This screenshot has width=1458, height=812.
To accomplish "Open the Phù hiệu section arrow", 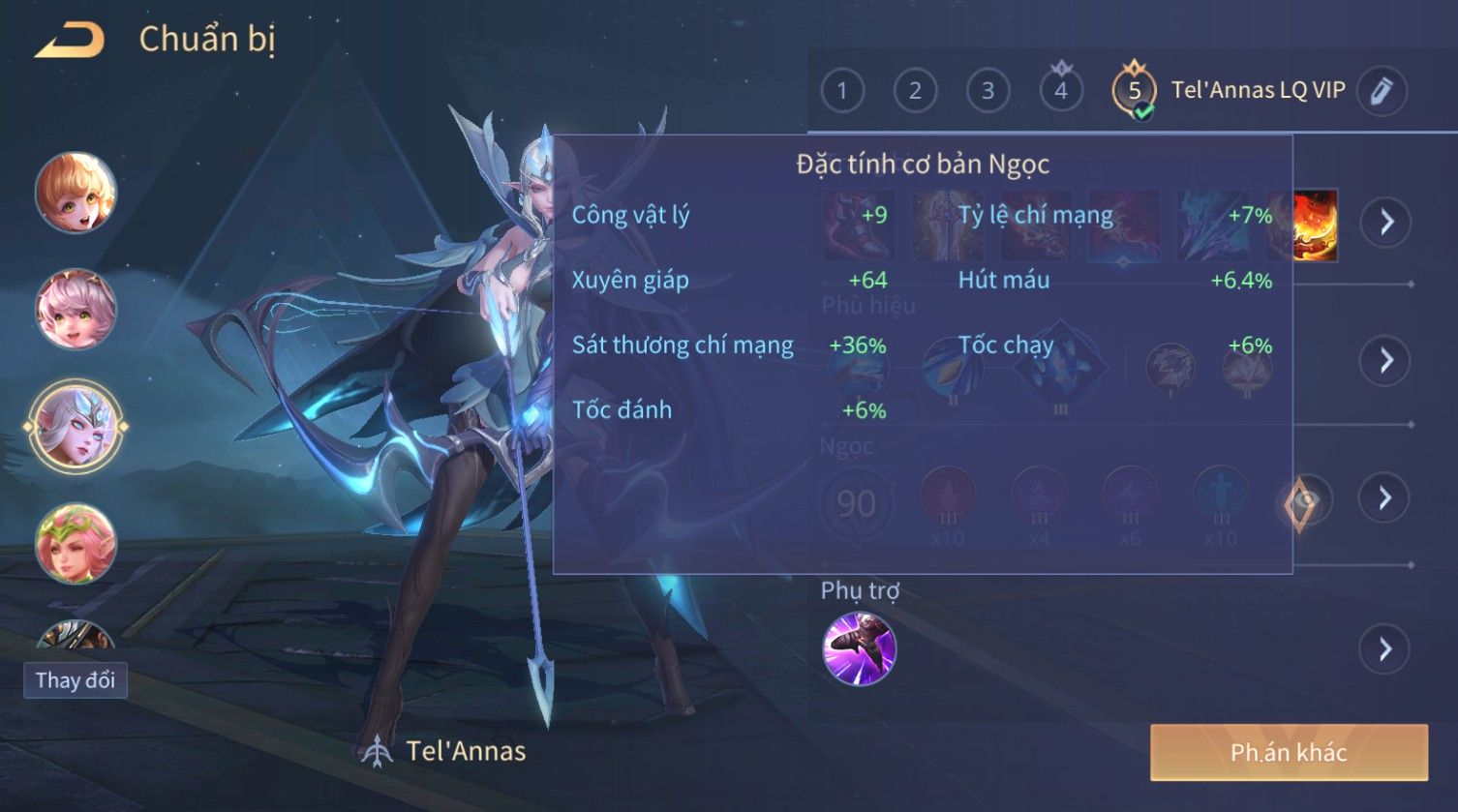I will coord(1385,361).
